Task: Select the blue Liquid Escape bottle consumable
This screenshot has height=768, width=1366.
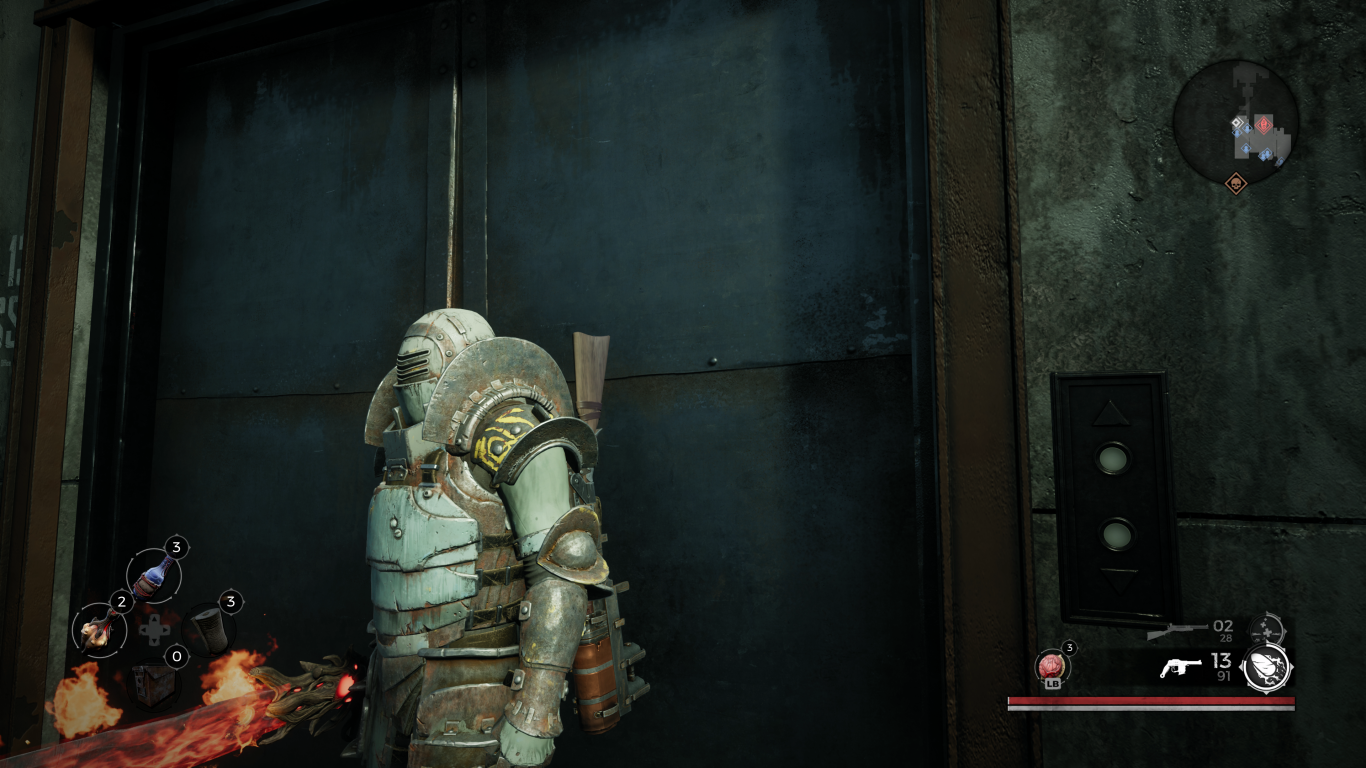Action: pyautogui.click(x=152, y=575)
